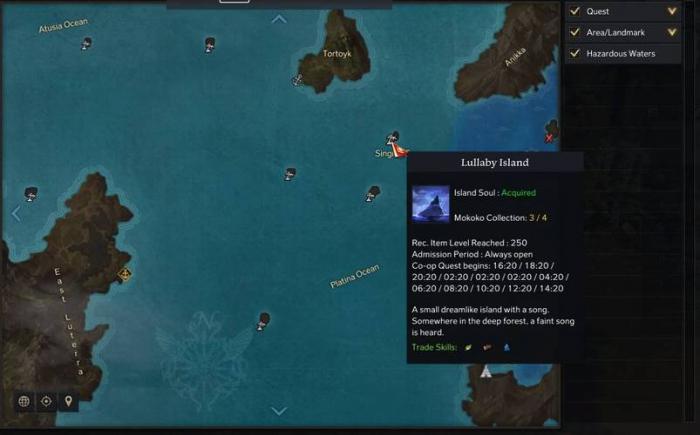
Task: Select the island marker below Atusia Ocean label
Action: click(87, 43)
